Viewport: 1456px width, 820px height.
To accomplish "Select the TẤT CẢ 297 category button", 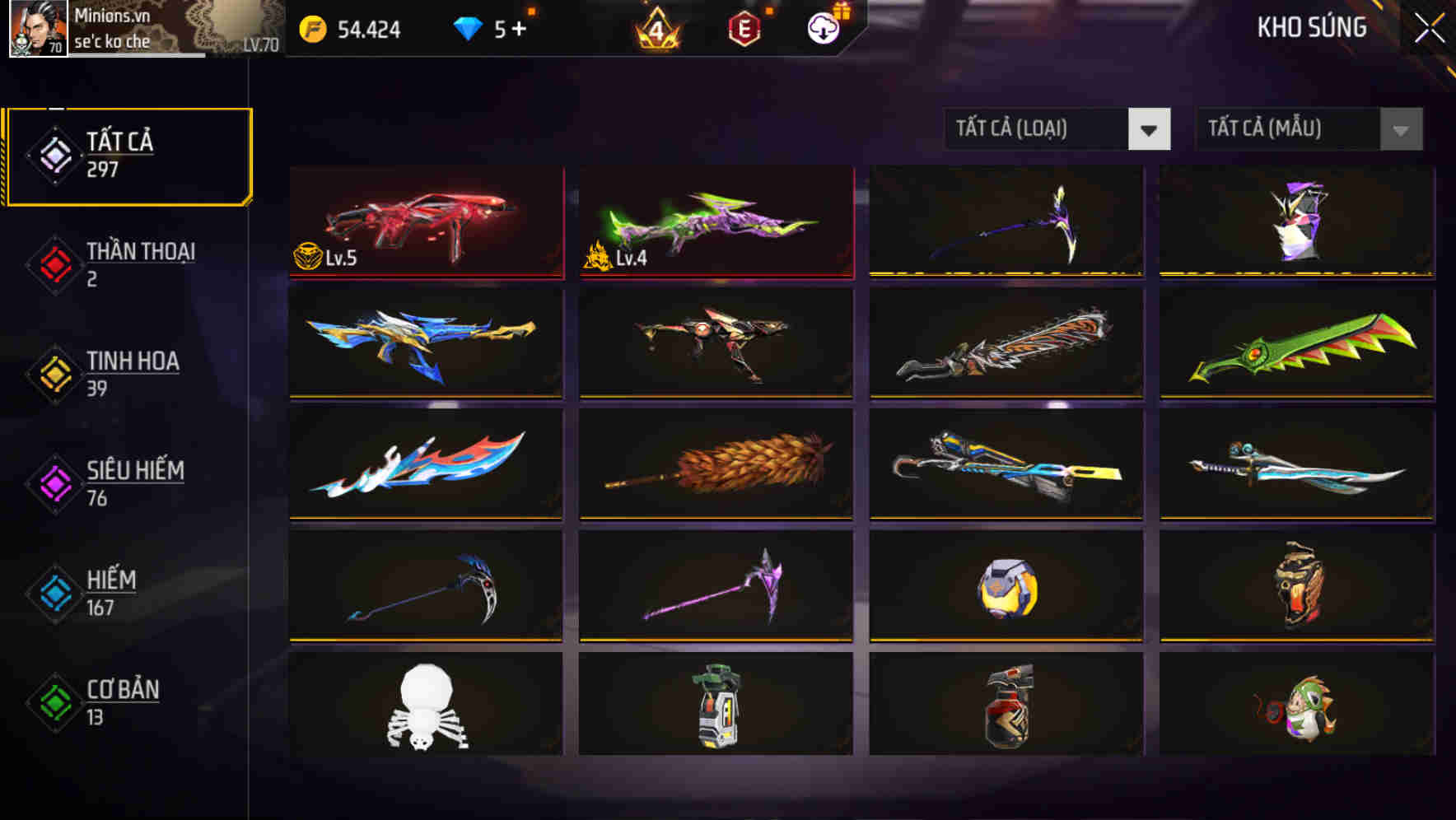I will pyautogui.click(x=128, y=153).
